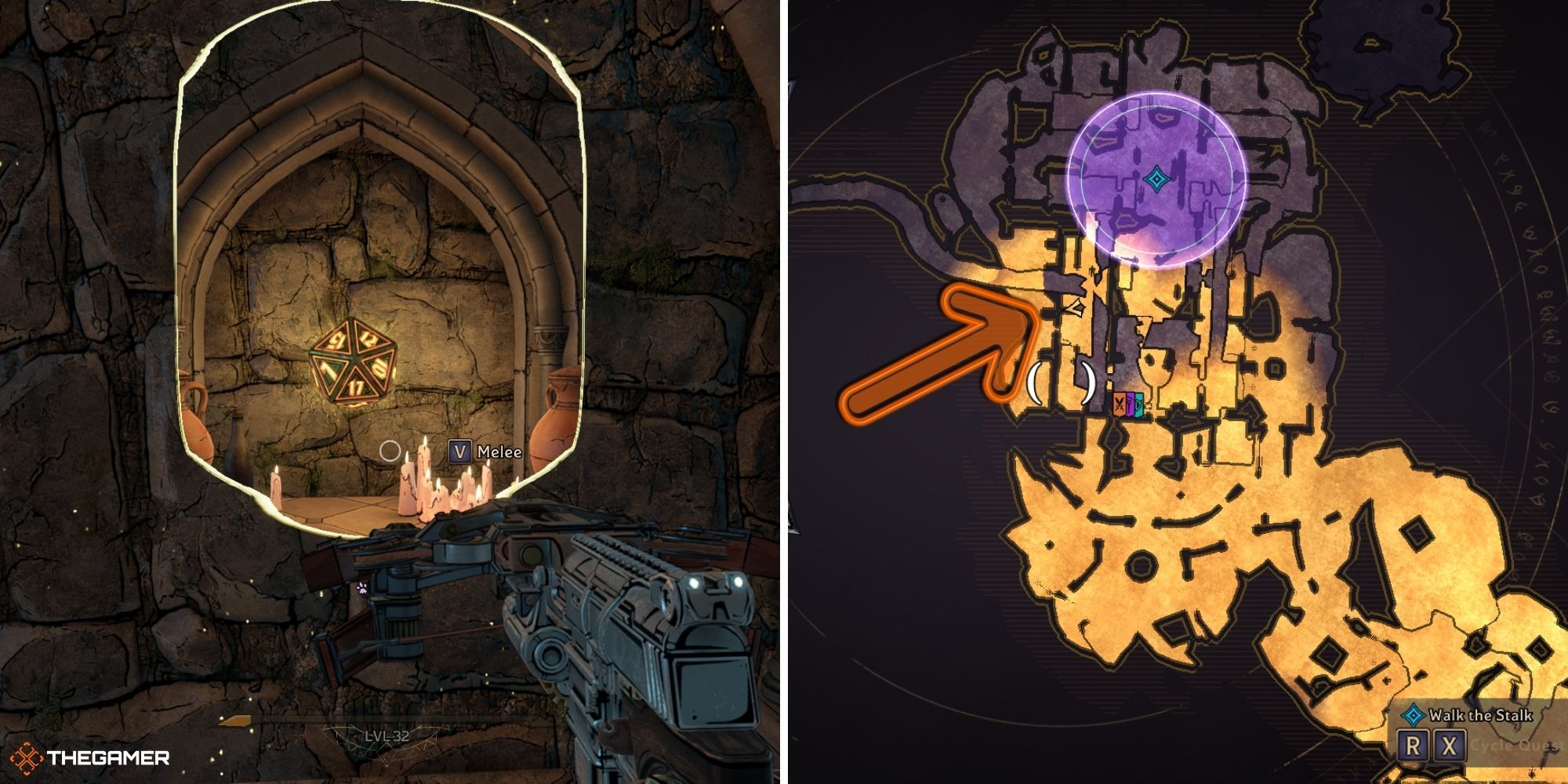Select the Walk the Stalk quest diamond icon
This screenshot has width=1568, height=784.
click(1414, 715)
